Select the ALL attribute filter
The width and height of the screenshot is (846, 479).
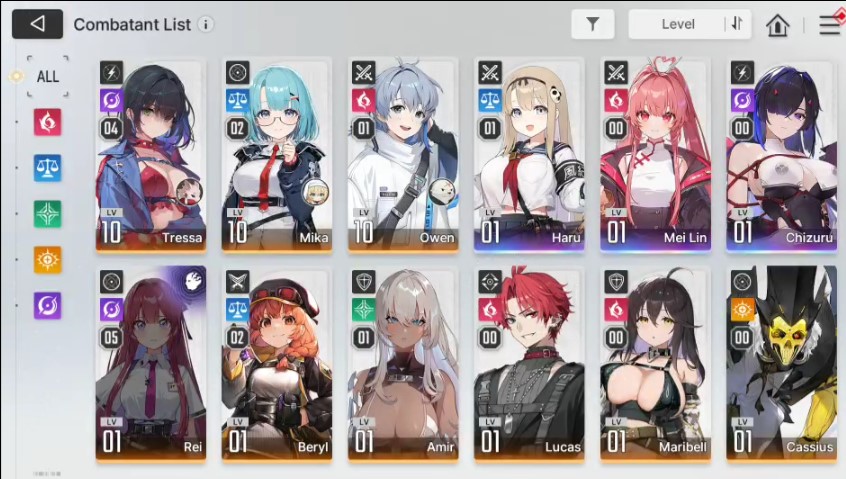[48, 76]
